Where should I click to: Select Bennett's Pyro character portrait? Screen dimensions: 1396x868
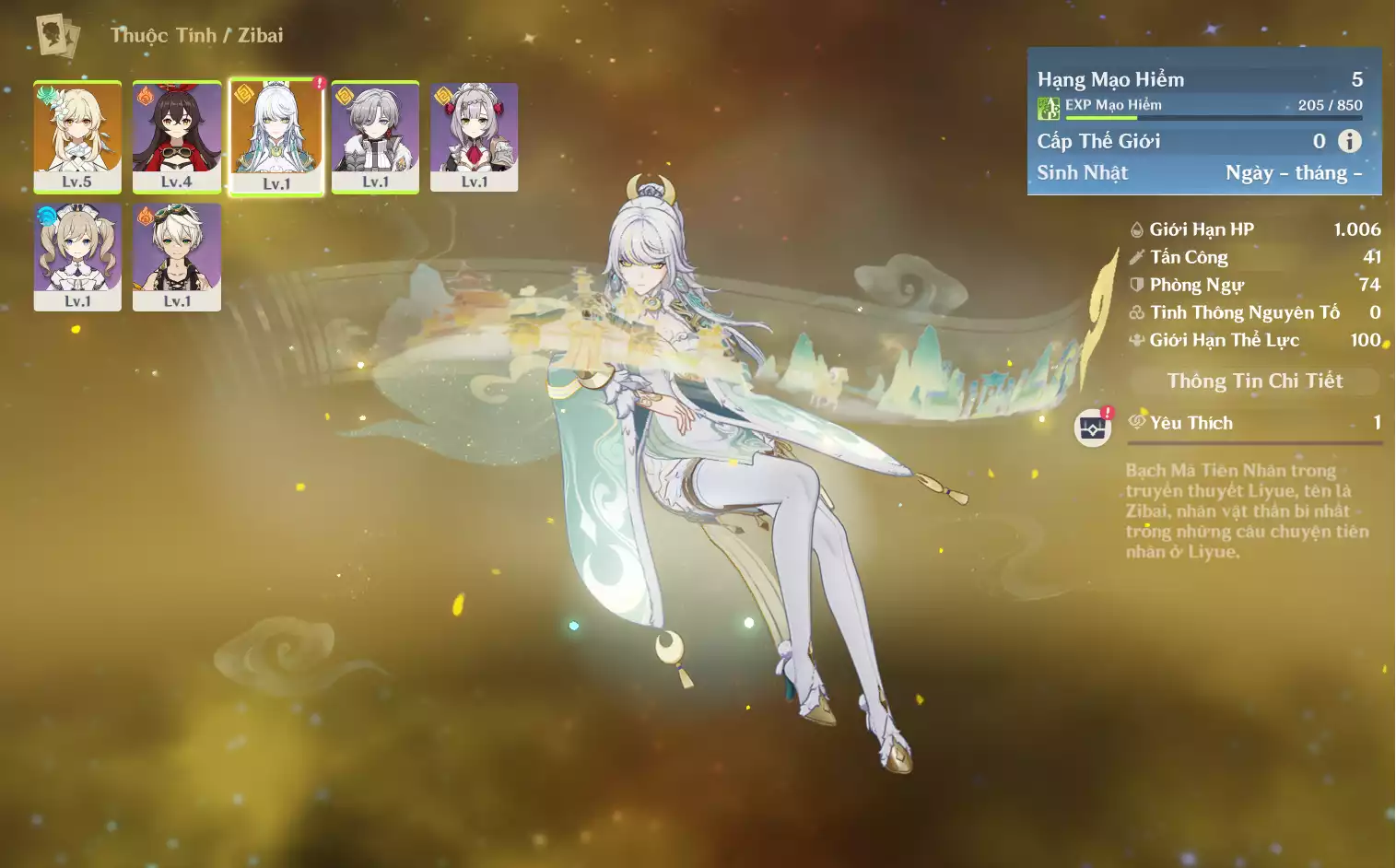click(177, 257)
